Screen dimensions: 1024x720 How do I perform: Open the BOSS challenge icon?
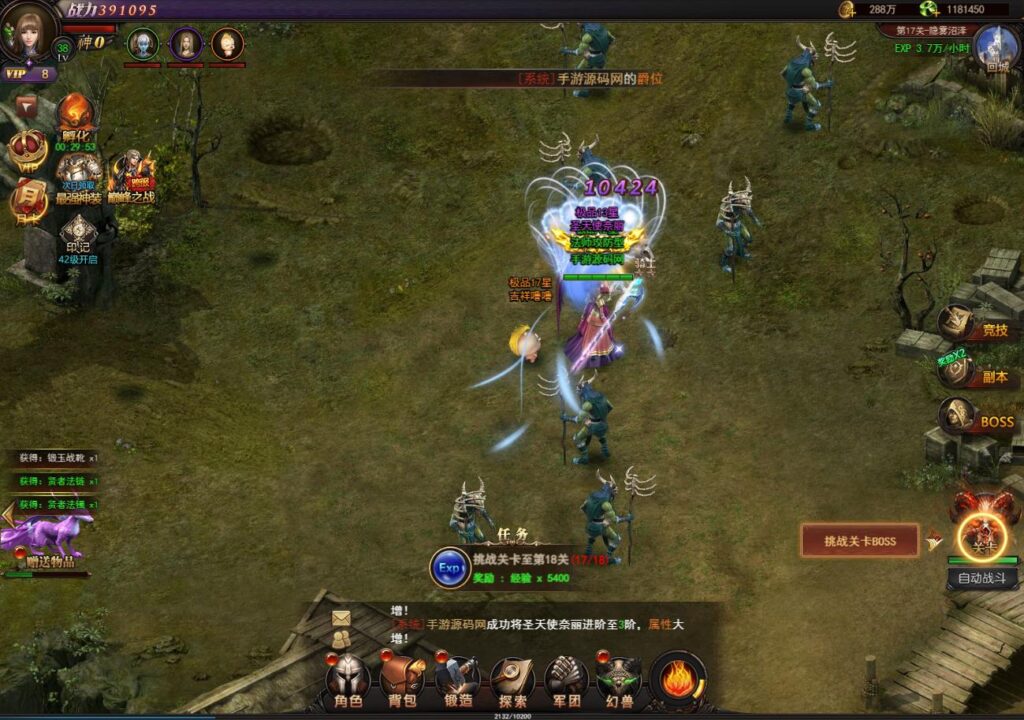[958, 416]
